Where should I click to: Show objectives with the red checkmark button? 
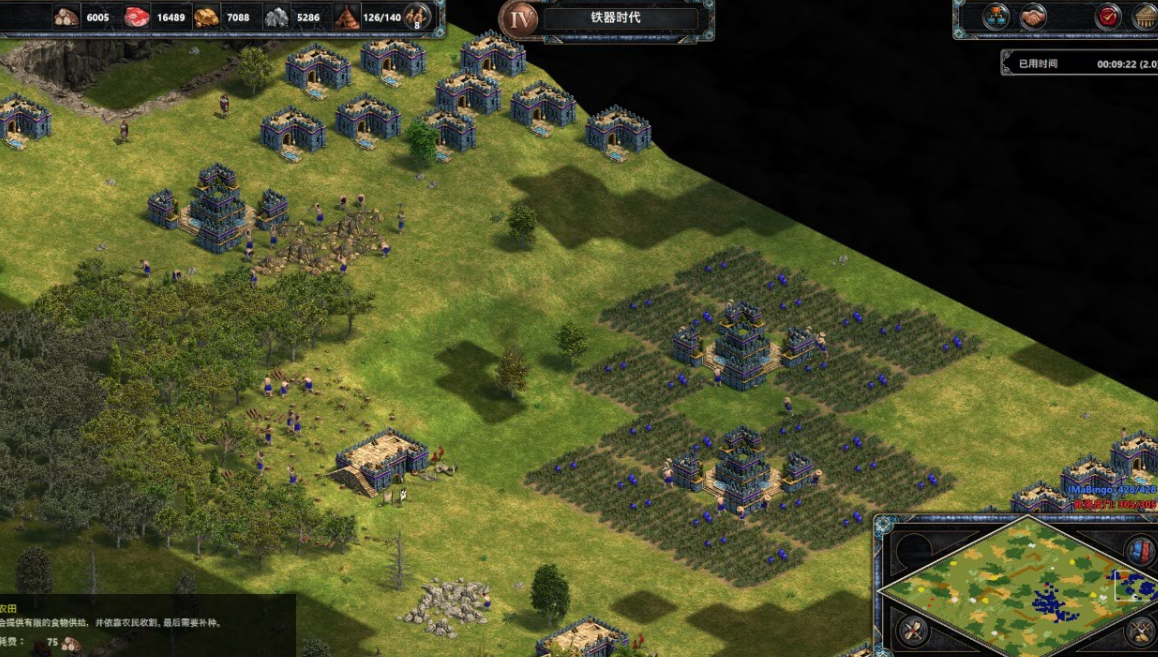pyautogui.click(x=1108, y=16)
